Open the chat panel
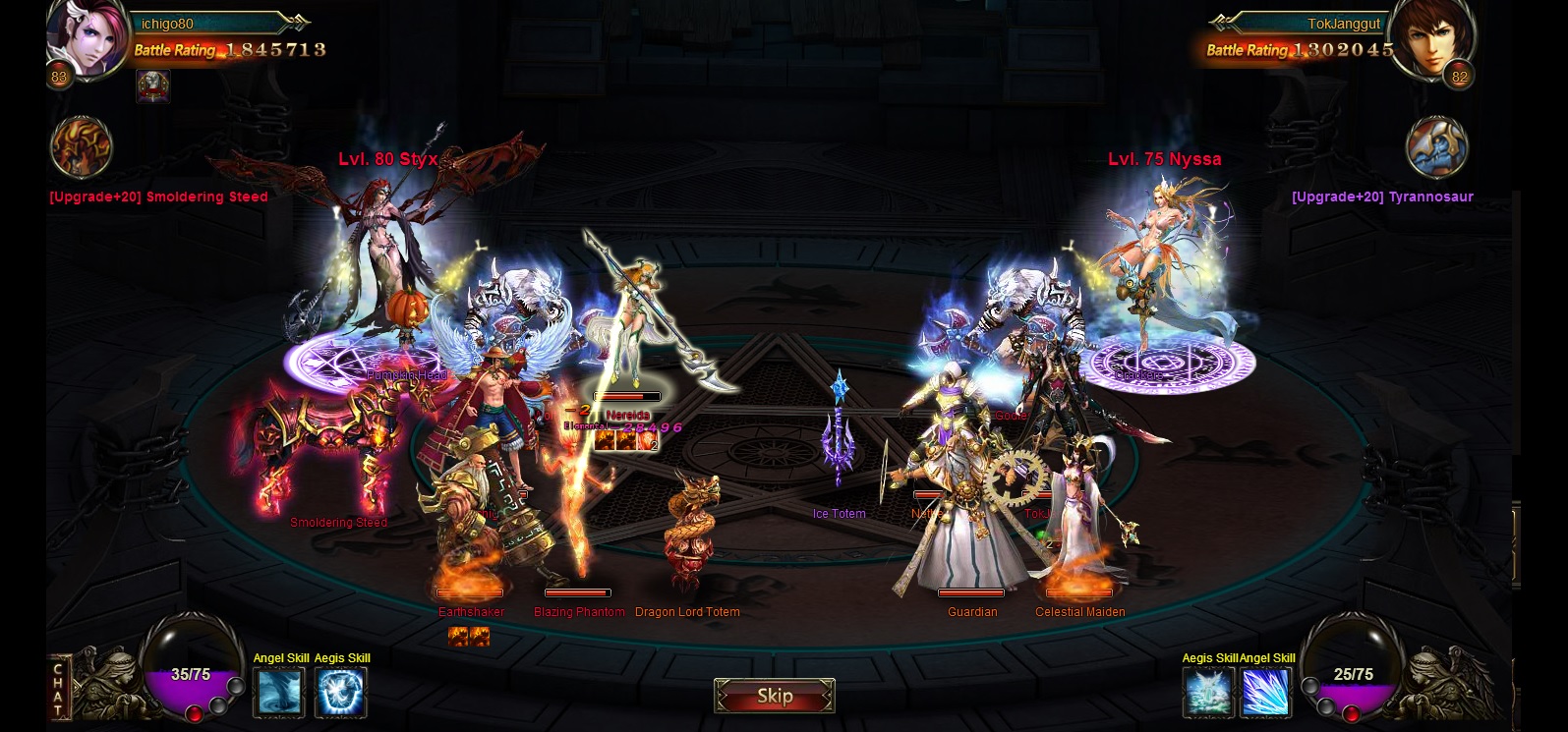Screen dimensions: 1568x732 (x=59, y=688)
